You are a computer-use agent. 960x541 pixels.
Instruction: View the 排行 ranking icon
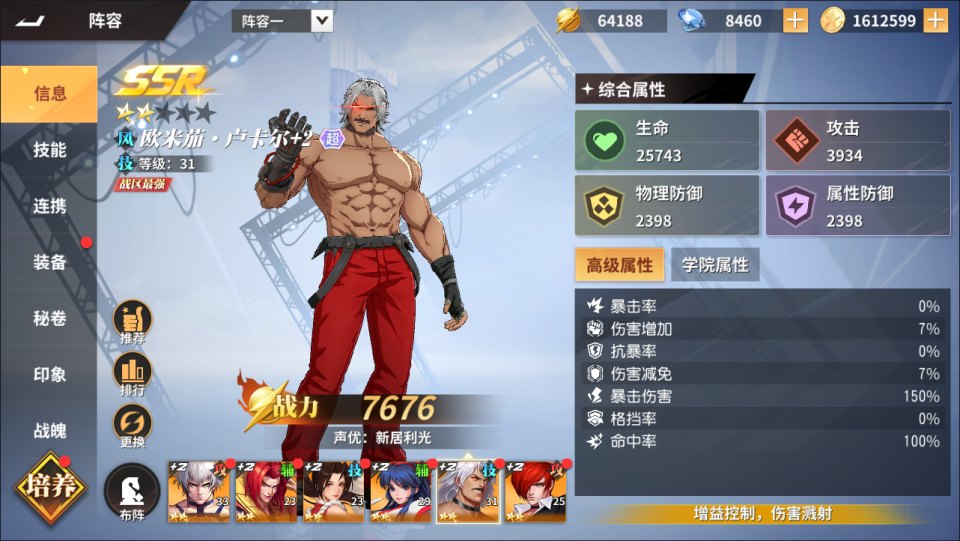pos(133,374)
